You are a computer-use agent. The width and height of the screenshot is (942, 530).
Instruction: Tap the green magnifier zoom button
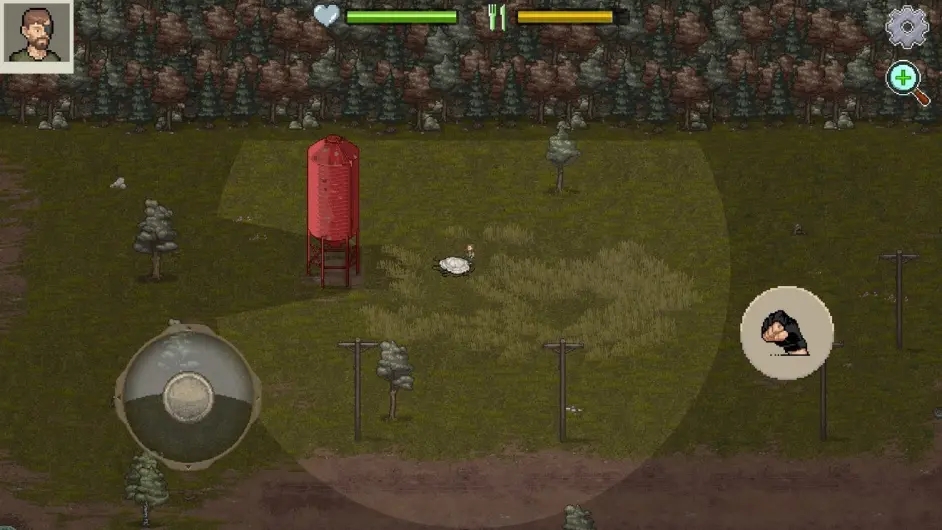coord(906,81)
